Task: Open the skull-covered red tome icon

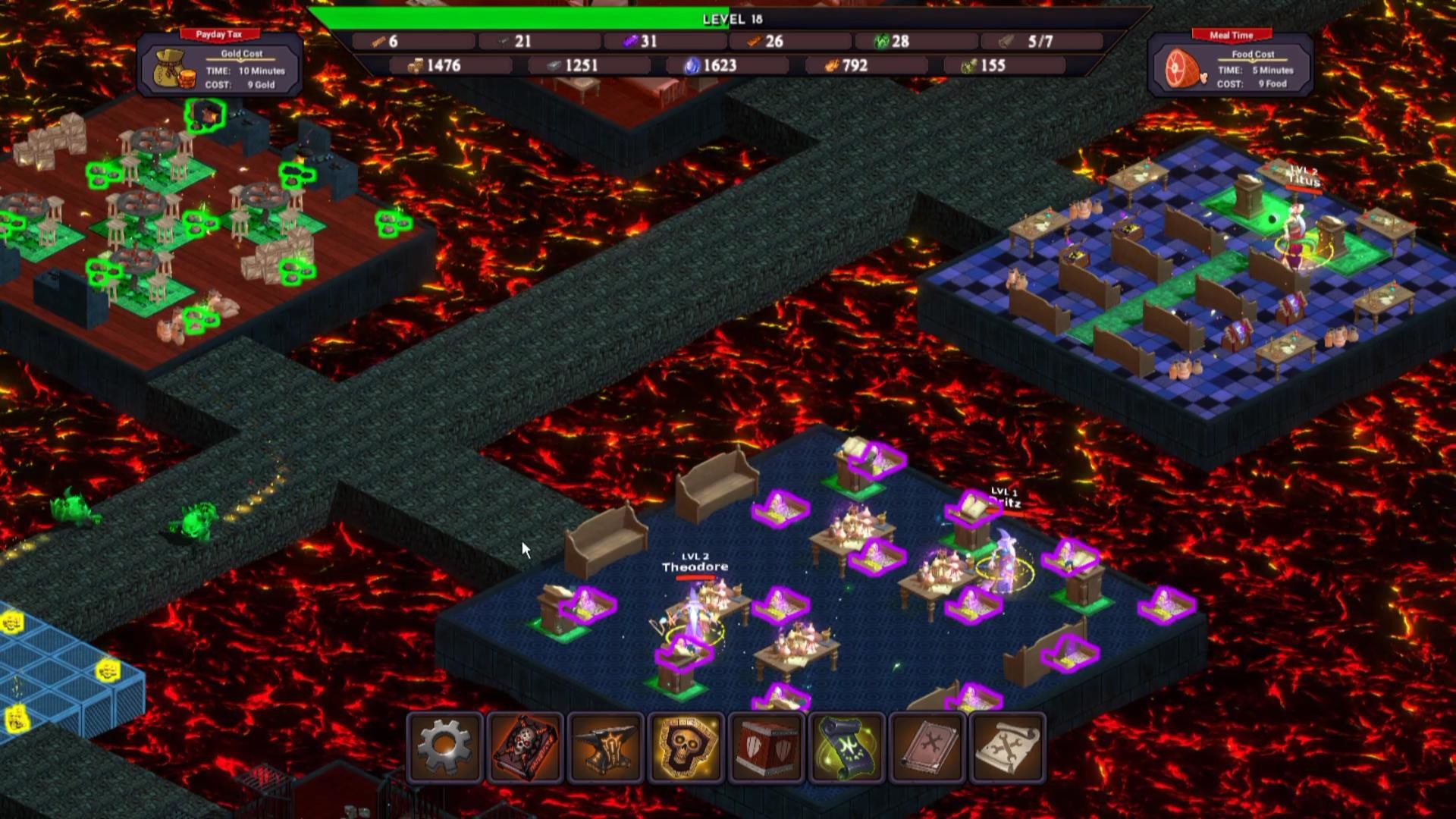Action: tap(525, 747)
